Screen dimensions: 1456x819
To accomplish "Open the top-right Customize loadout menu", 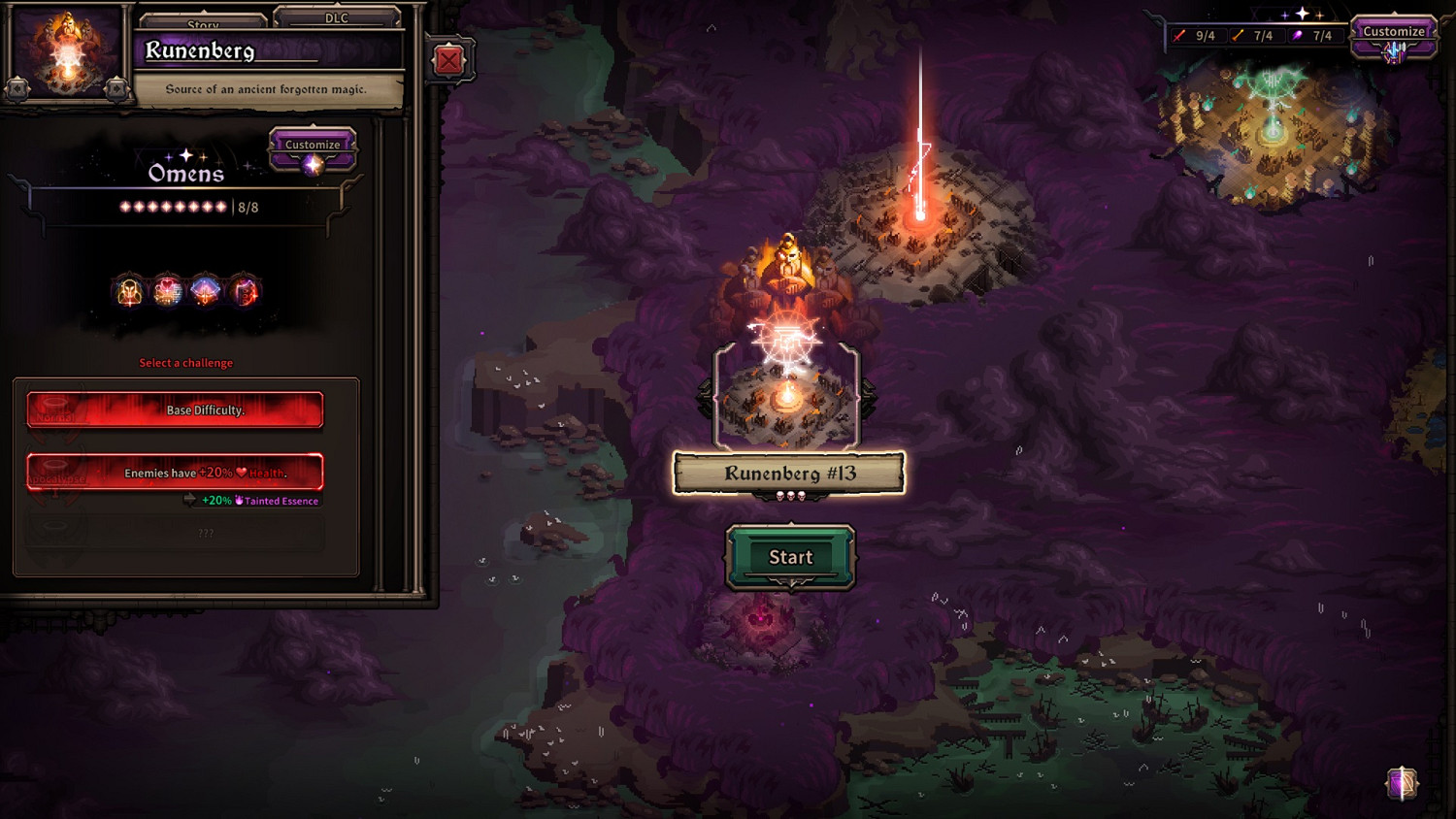I will (1393, 31).
